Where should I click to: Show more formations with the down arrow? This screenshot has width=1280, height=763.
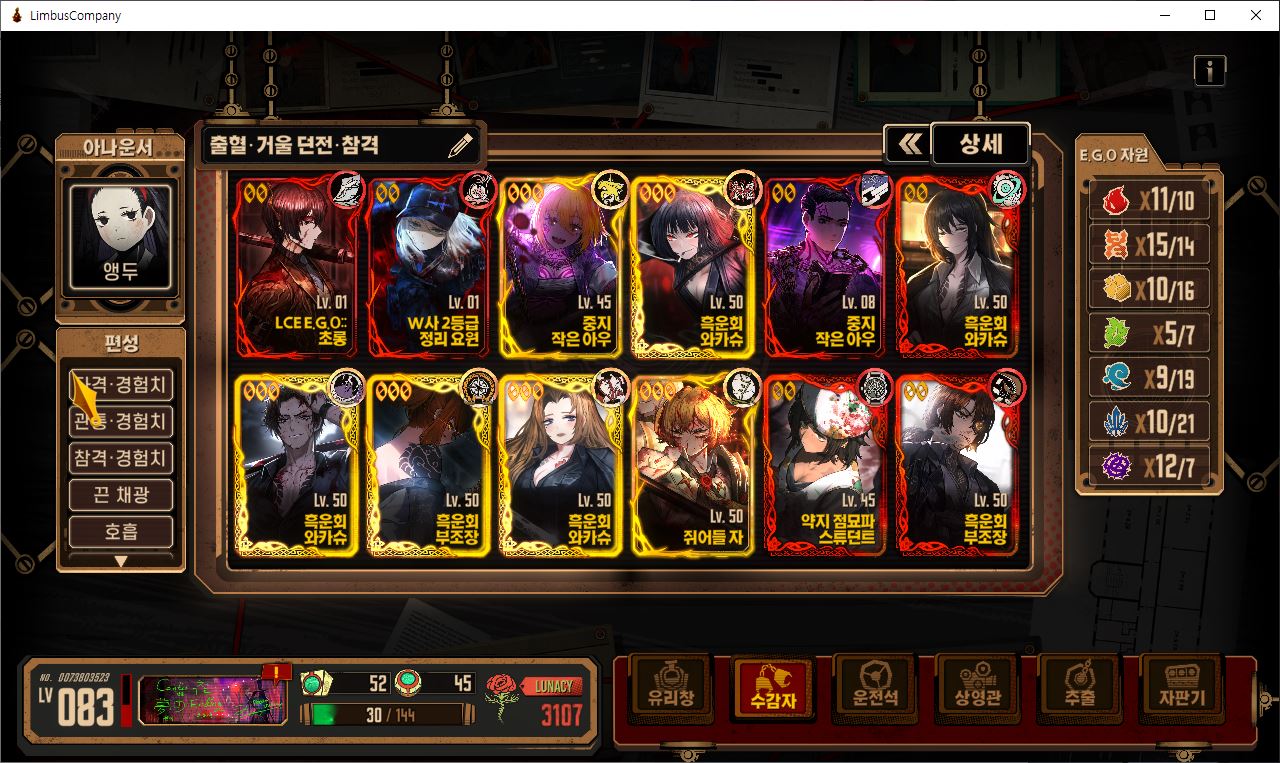point(120,561)
